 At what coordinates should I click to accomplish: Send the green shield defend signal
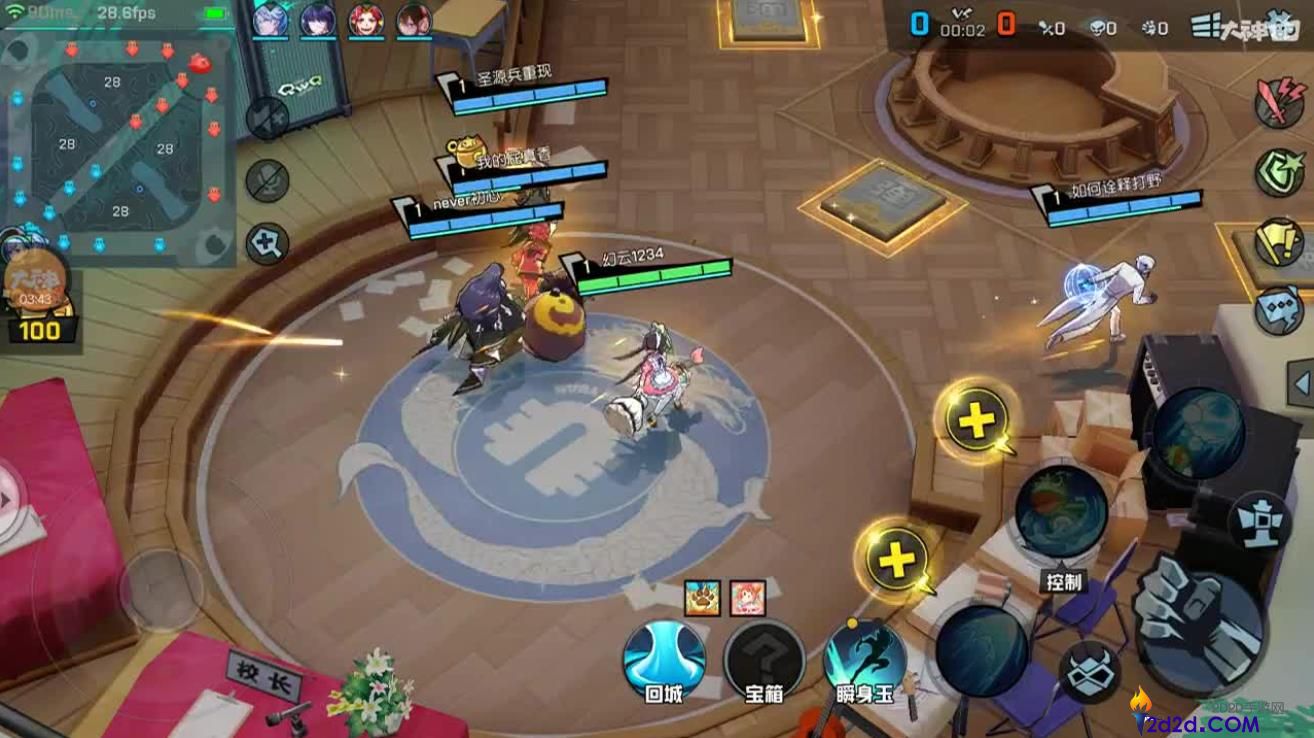click(1279, 172)
